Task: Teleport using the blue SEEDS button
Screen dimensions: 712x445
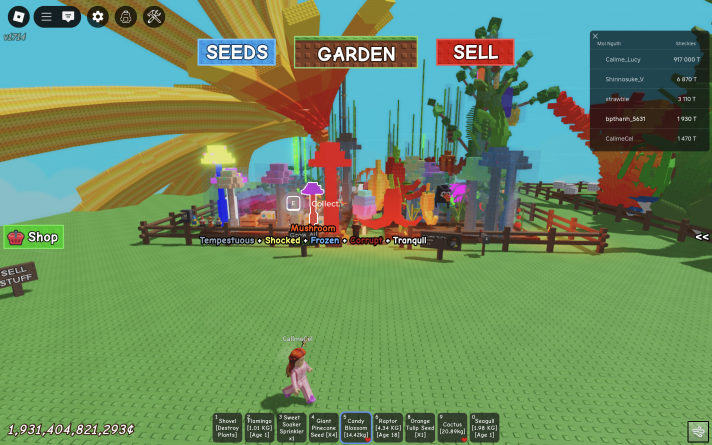Action: coord(237,52)
